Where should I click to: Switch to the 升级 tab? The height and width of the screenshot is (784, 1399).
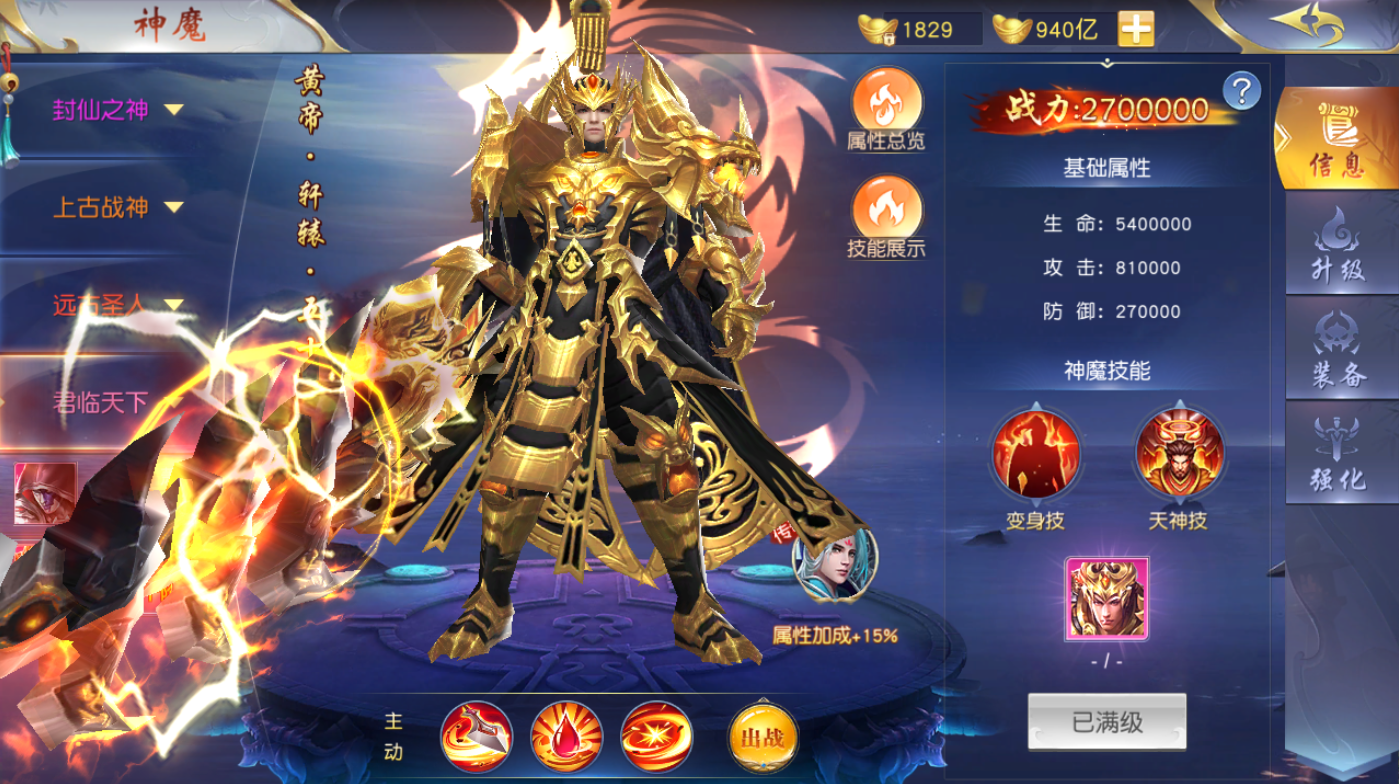[1338, 243]
